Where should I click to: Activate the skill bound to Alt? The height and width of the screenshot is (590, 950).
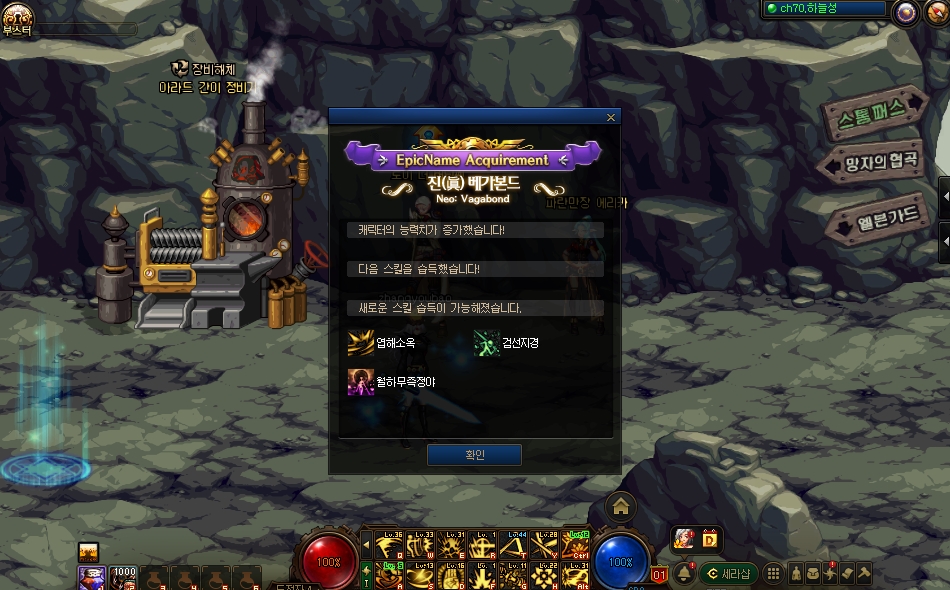coord(576,574)
